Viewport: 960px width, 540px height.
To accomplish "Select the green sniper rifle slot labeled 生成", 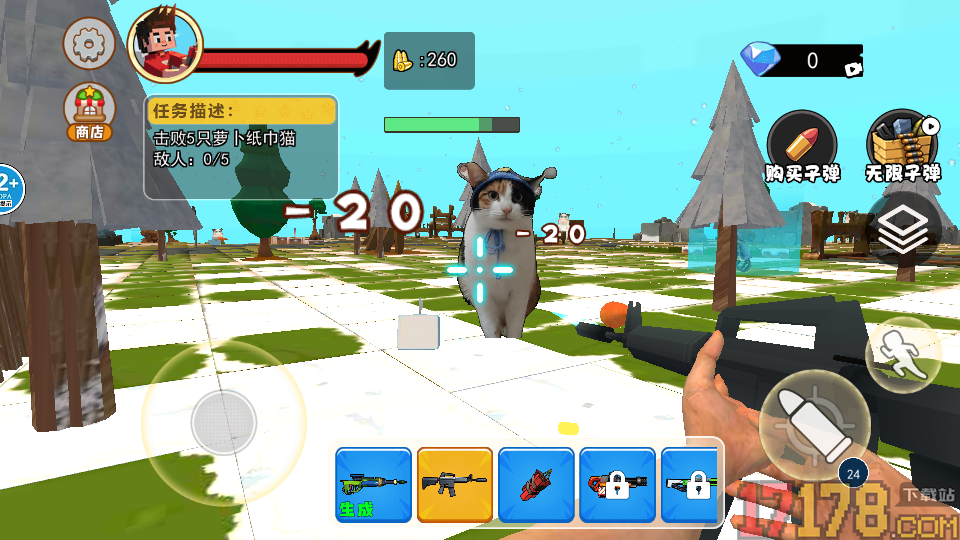I will [373, 485].
